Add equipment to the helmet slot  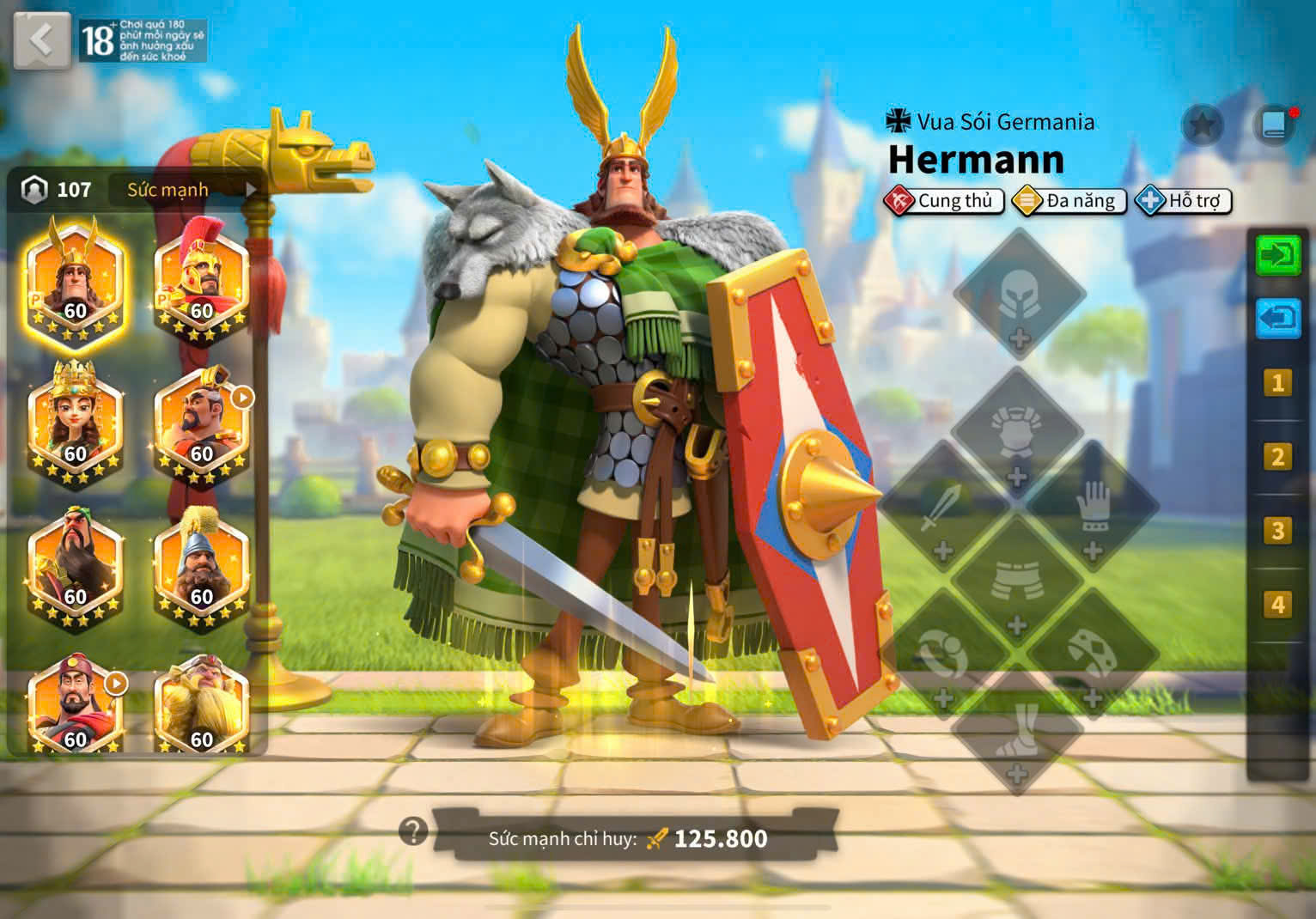1019,295
